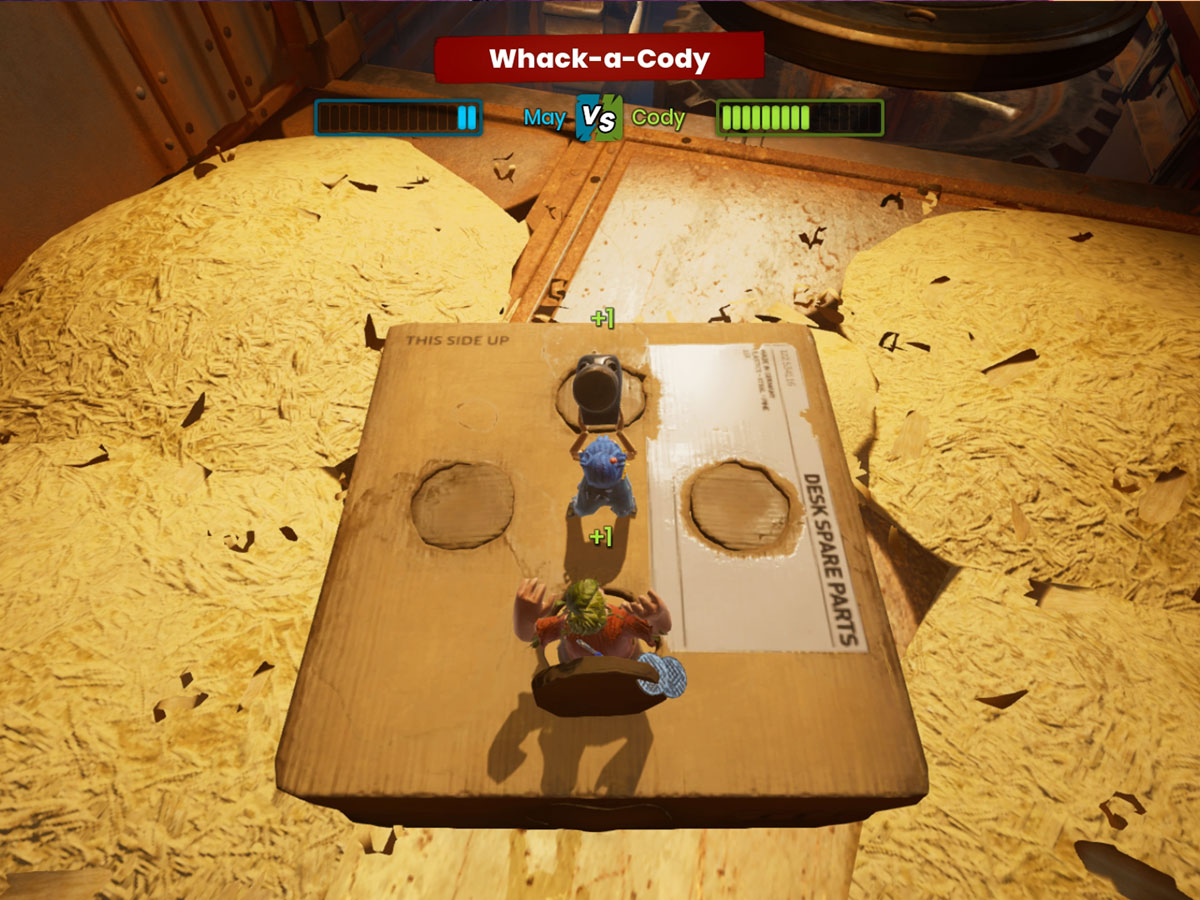Click May's player name label
The width and height of the screenshot is (1200, 900).
pos(545,118)
